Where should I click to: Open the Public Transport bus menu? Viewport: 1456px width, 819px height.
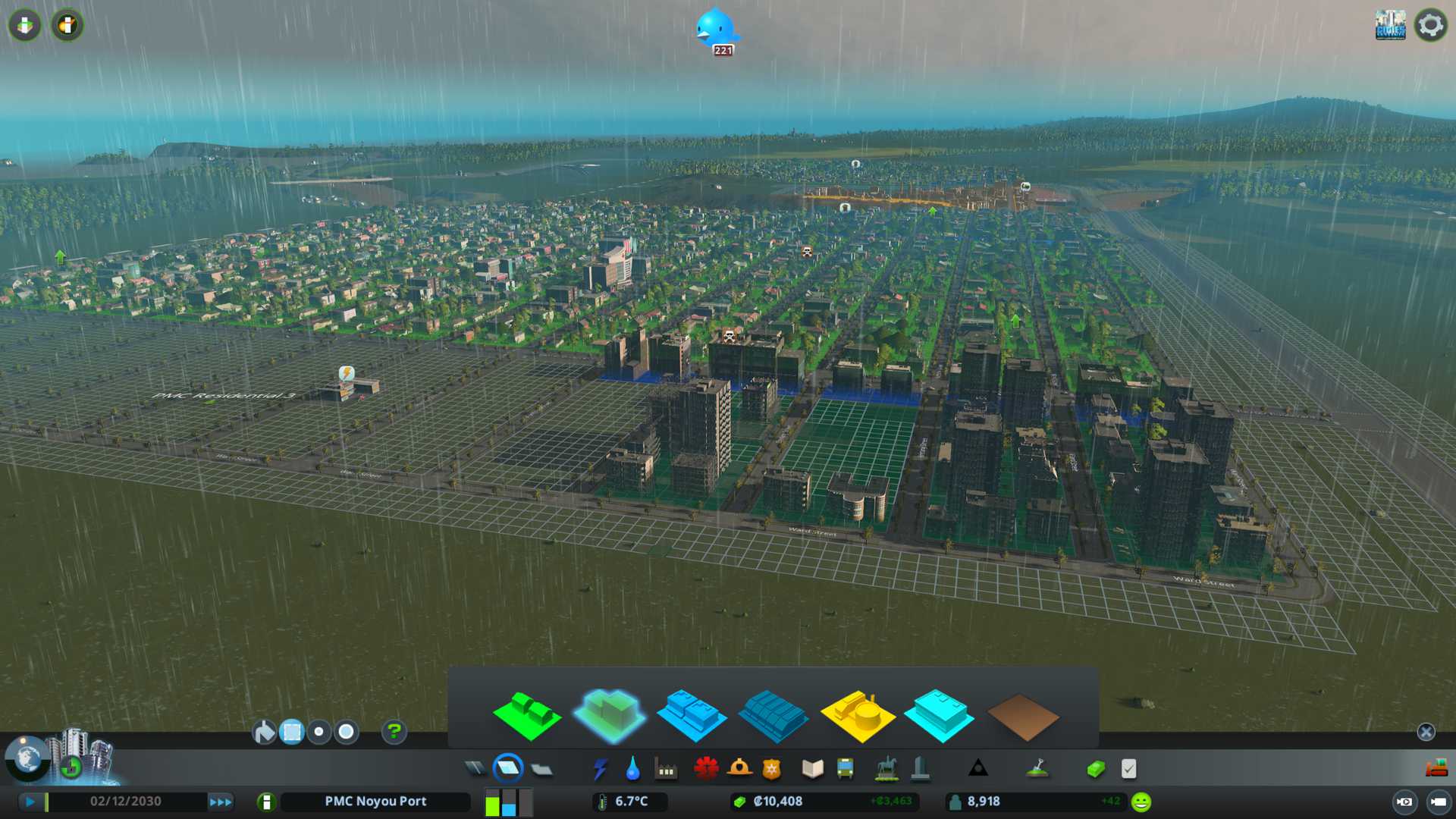click(845, 769)
